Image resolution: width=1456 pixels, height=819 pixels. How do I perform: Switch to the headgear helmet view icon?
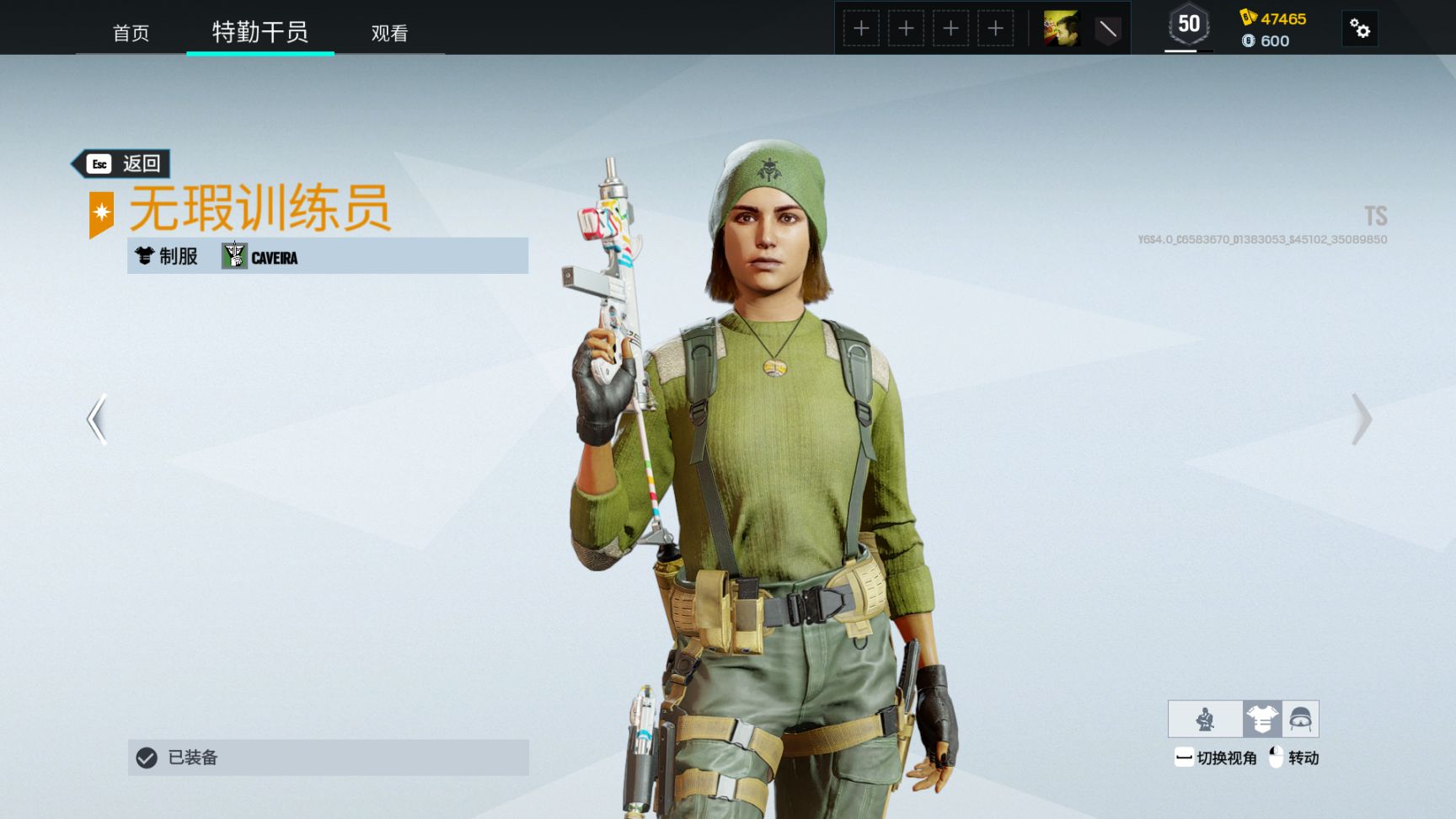tap(1302, 719)
